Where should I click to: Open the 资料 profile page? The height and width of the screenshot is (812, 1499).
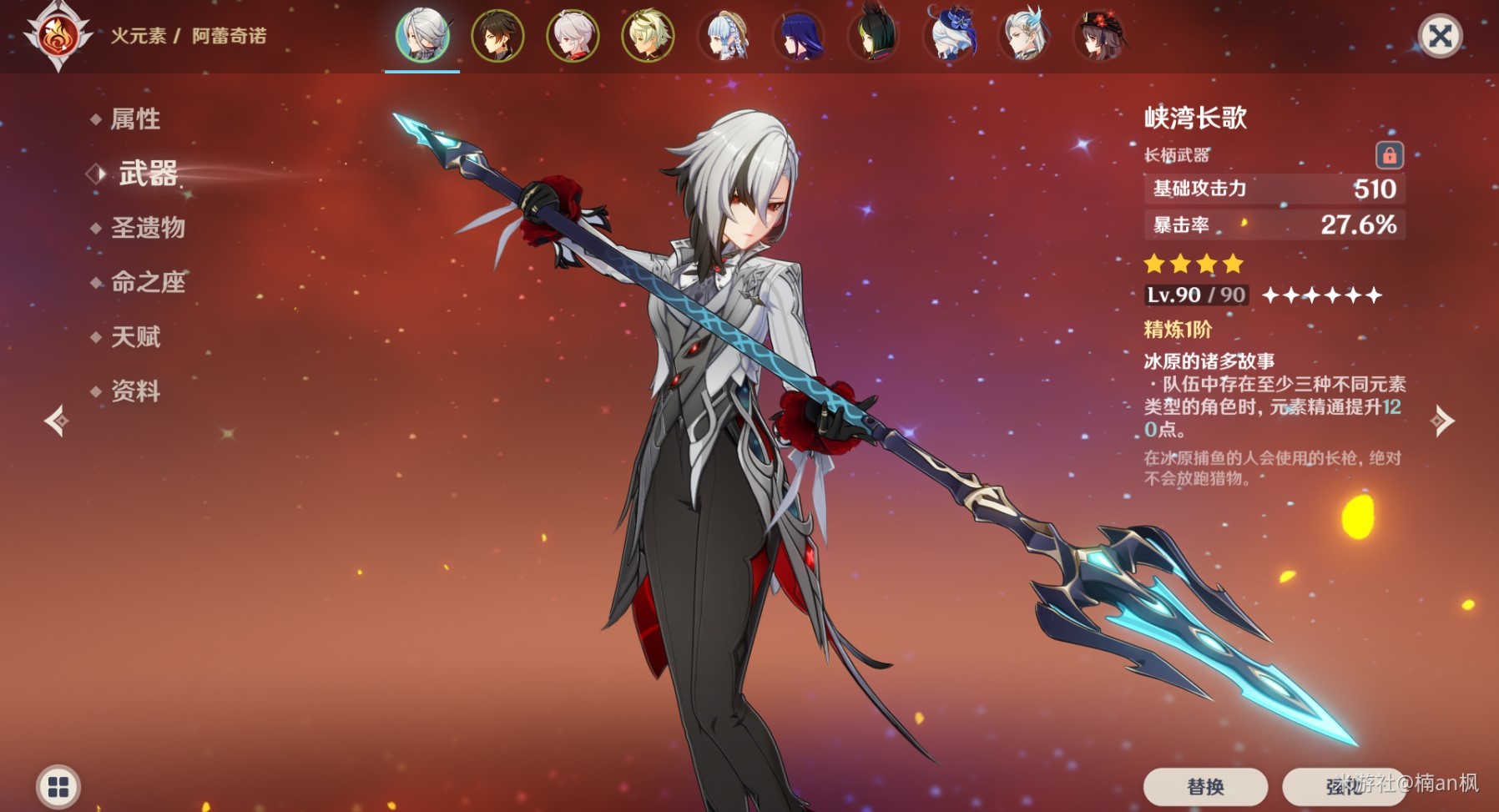pos(135,391)
